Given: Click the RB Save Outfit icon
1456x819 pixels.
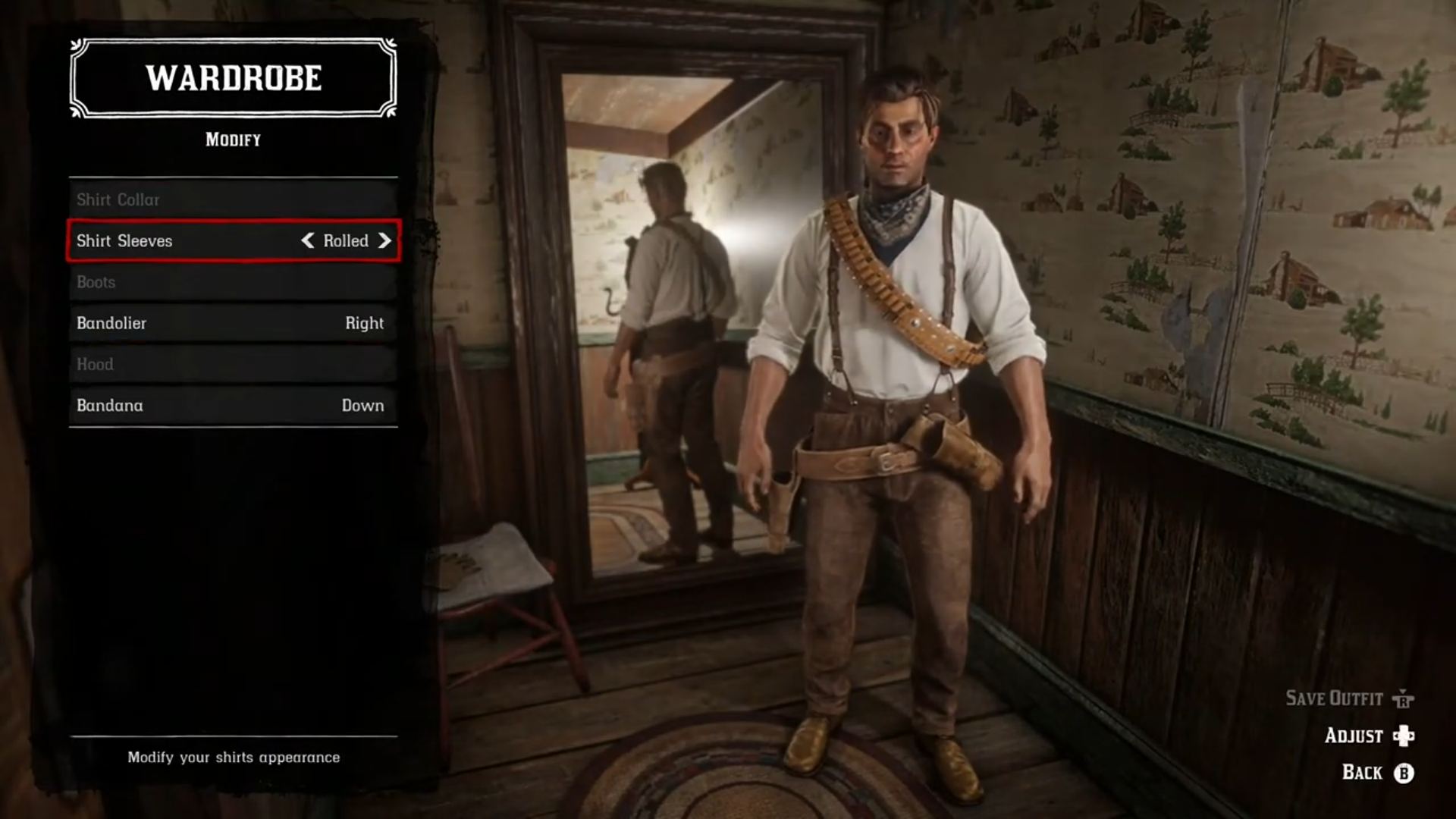Looking at the screenshot, I should 1401,698.
